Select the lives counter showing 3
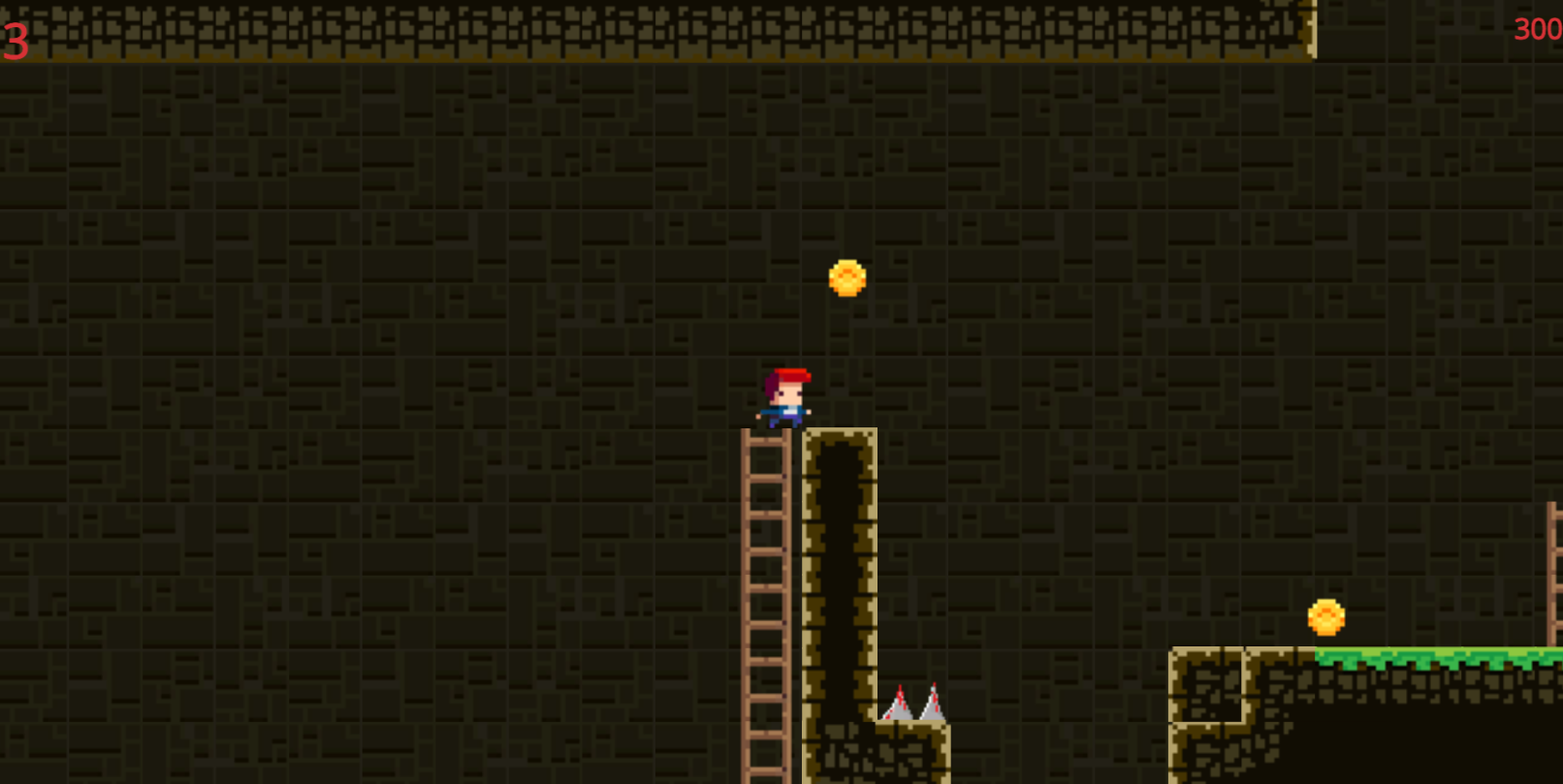Viewport: 1563px width, 784px height. click(15, 39)
